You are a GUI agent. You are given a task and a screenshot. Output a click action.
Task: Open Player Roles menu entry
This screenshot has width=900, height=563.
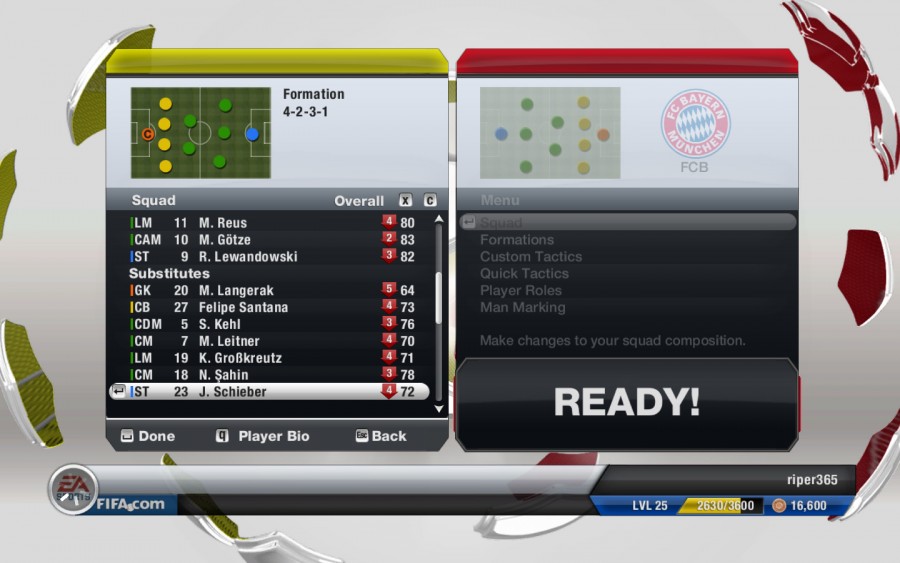521,290
